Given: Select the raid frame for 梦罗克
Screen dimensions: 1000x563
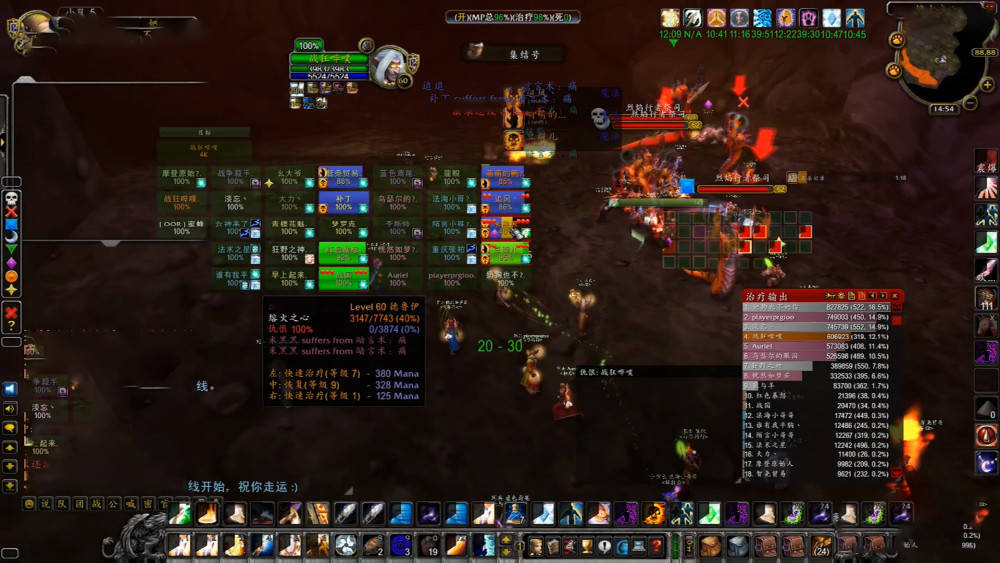Looking at the screenshot, I should 343,228.
